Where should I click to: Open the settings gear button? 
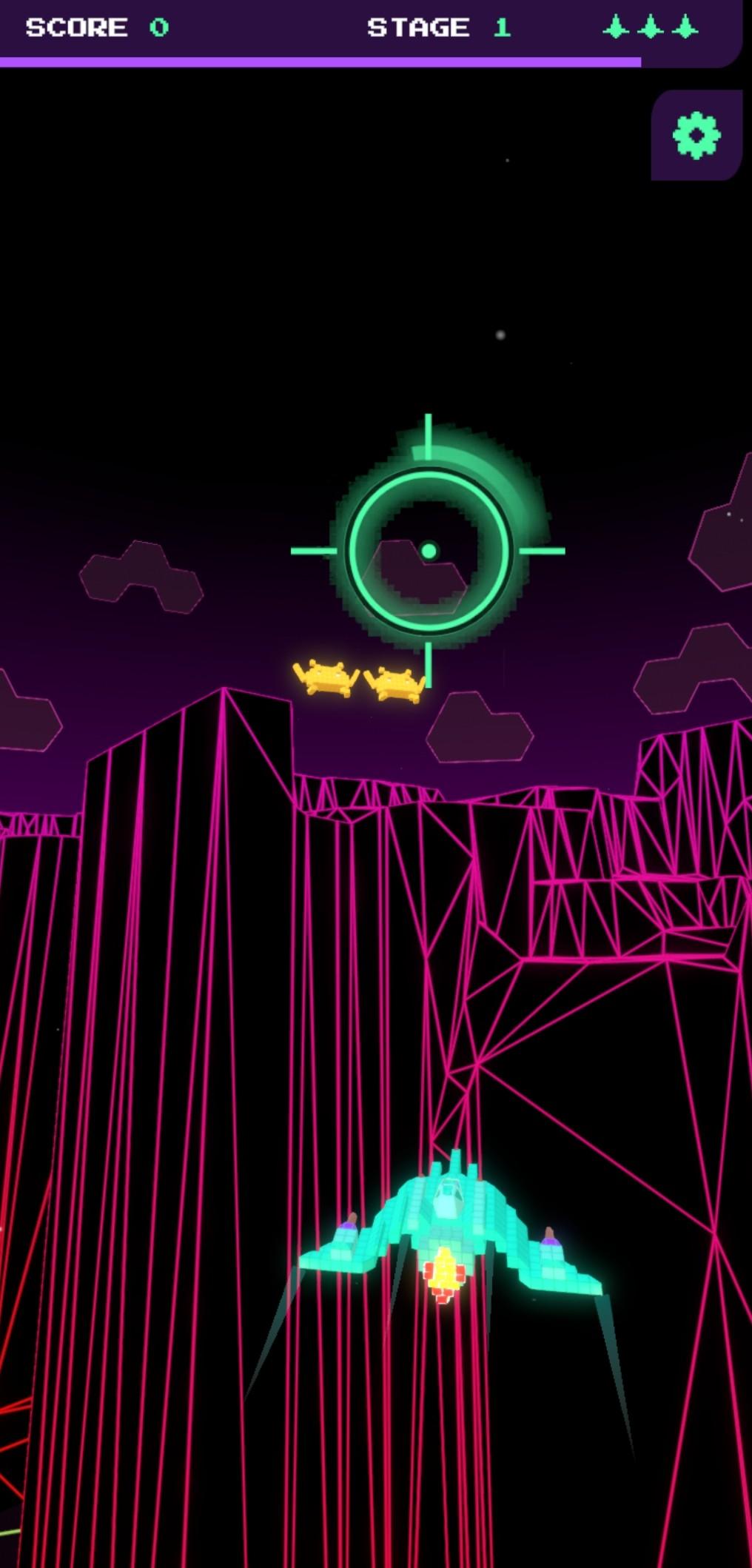coord(696,135)
